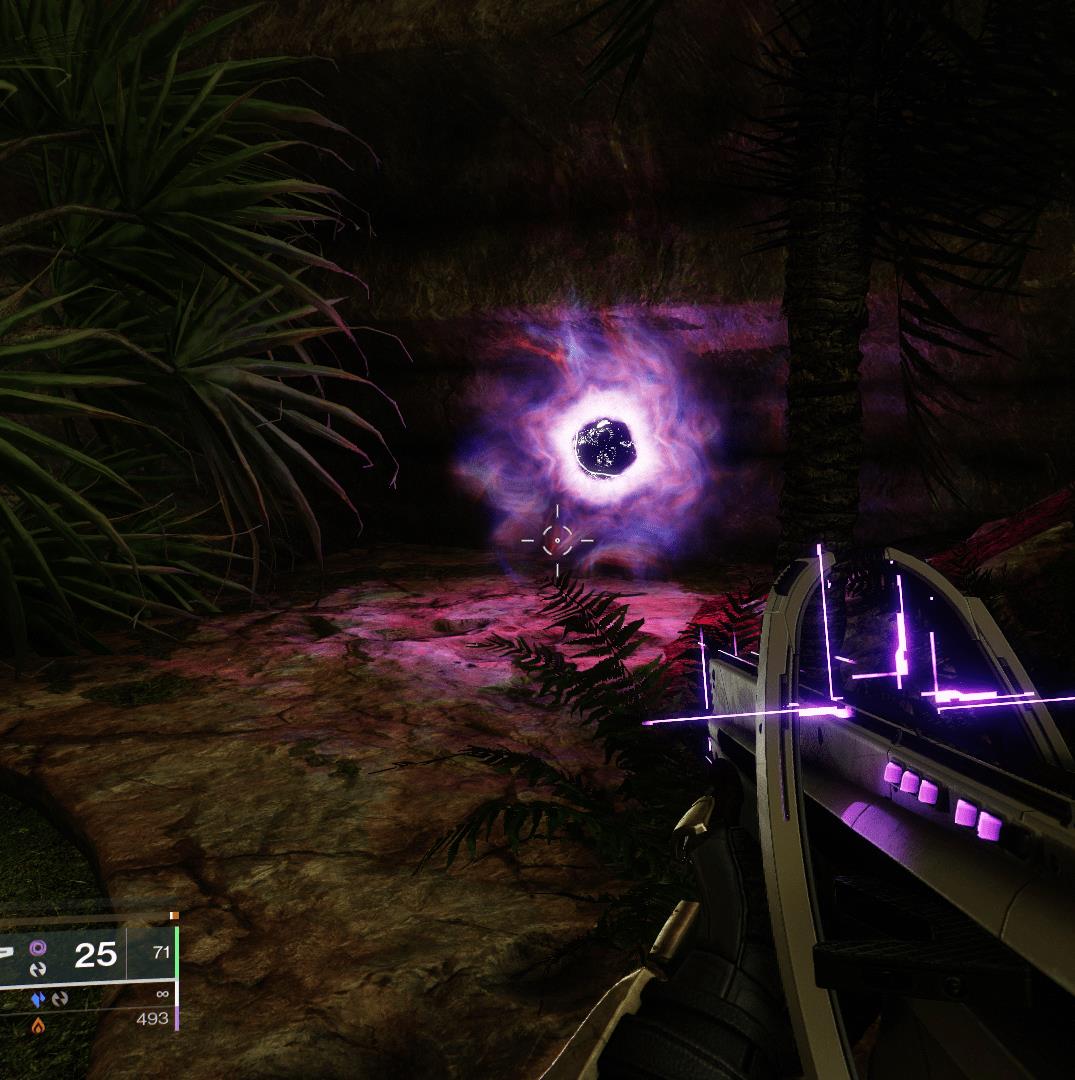This screenshot has width=1075, height=1080.
Task: Select the equipped Void weapon's purple swirl icon
Action: (39, 946)
